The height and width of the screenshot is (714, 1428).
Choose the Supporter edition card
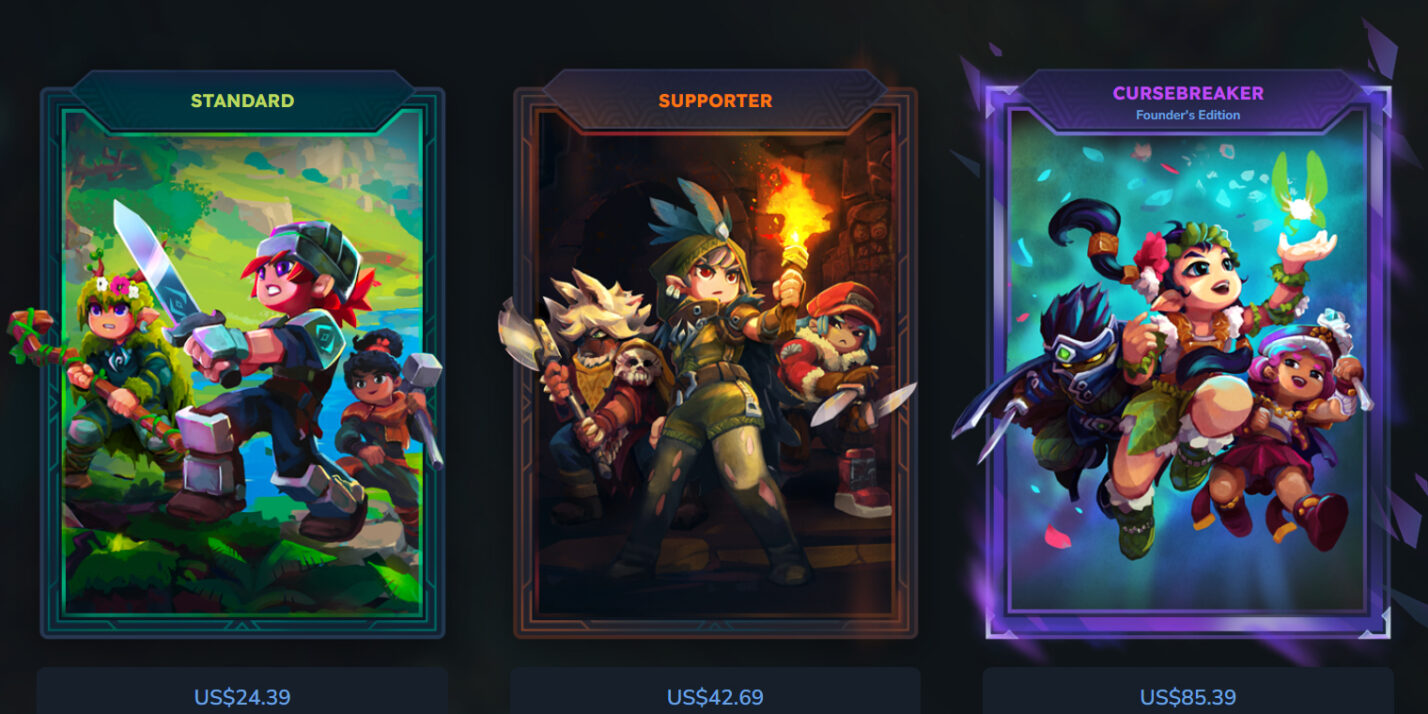715,360
